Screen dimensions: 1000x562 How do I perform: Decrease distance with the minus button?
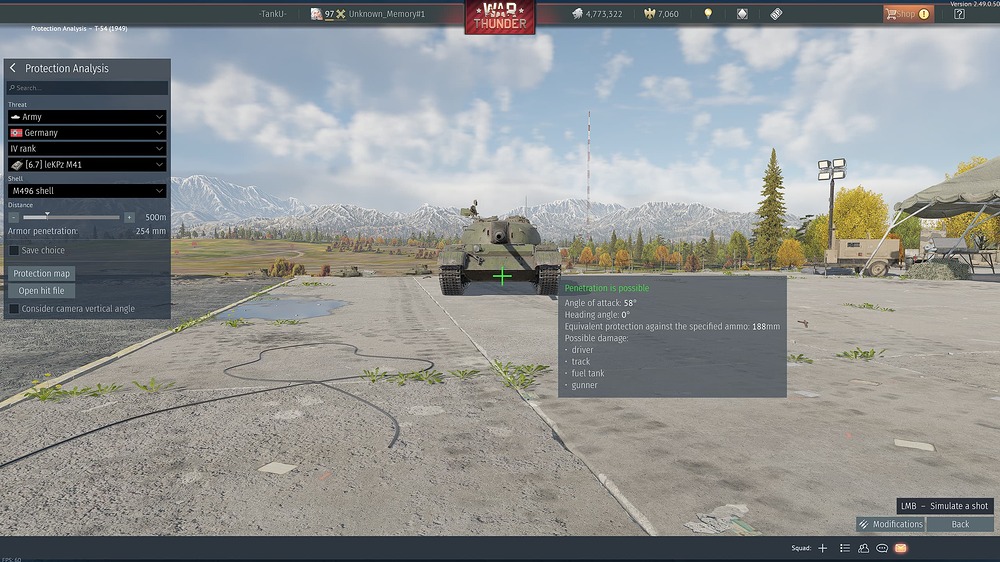14,217
